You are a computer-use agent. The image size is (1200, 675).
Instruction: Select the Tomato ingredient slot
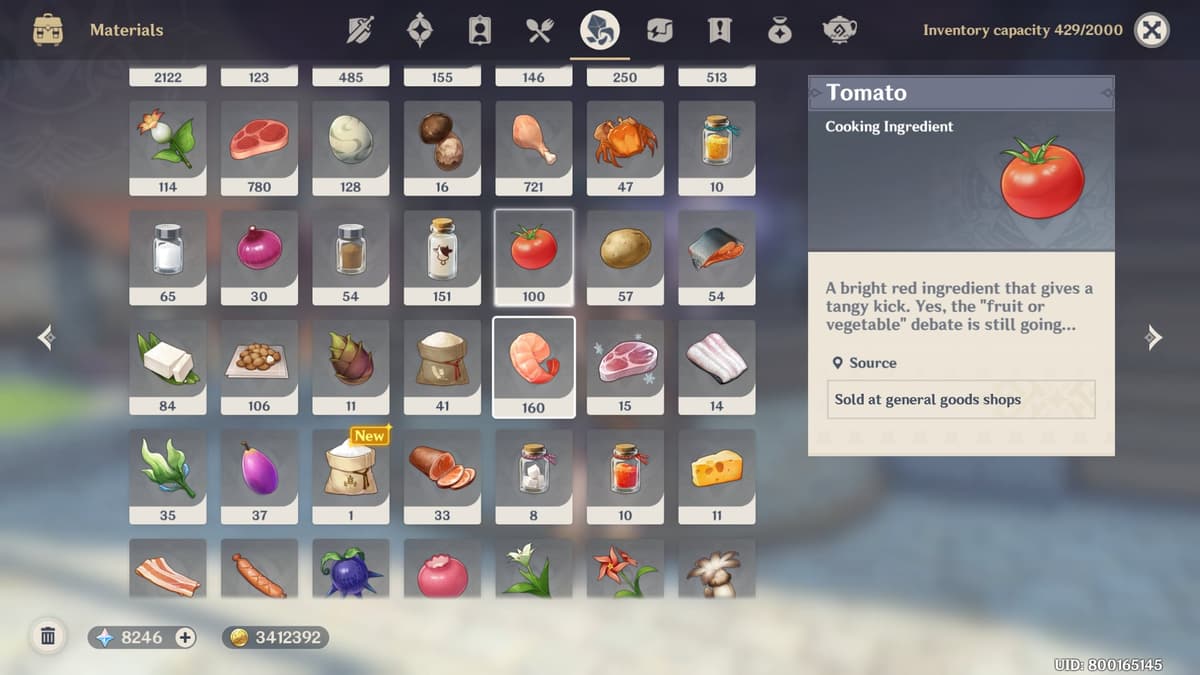pyautogui.click(x=534, y=257)
